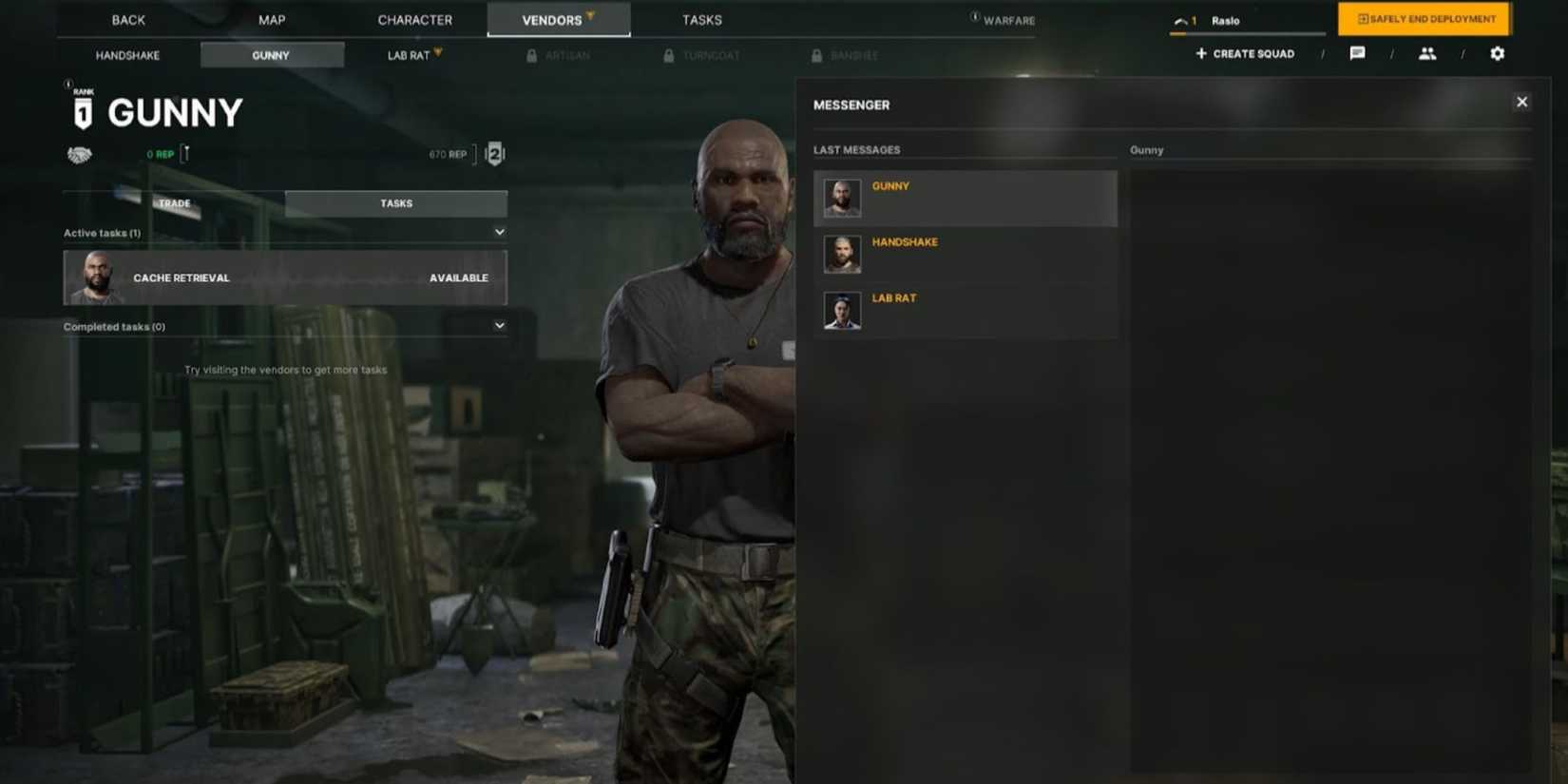The image size is (1568, 784).
Task: Open the Character menu
Action: 414,19
